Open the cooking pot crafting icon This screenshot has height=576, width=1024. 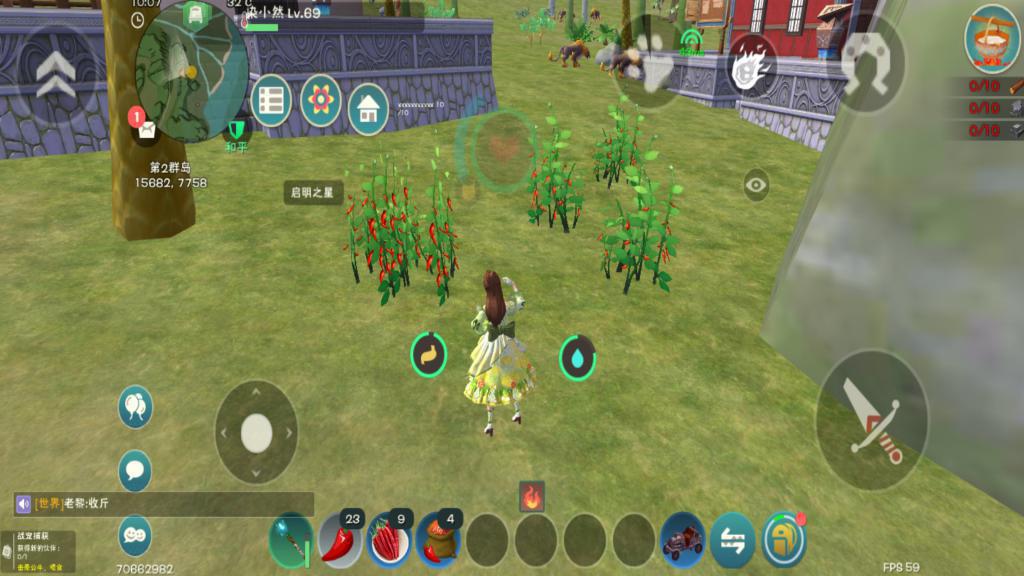pyautogui.click(x=991, y=38)
